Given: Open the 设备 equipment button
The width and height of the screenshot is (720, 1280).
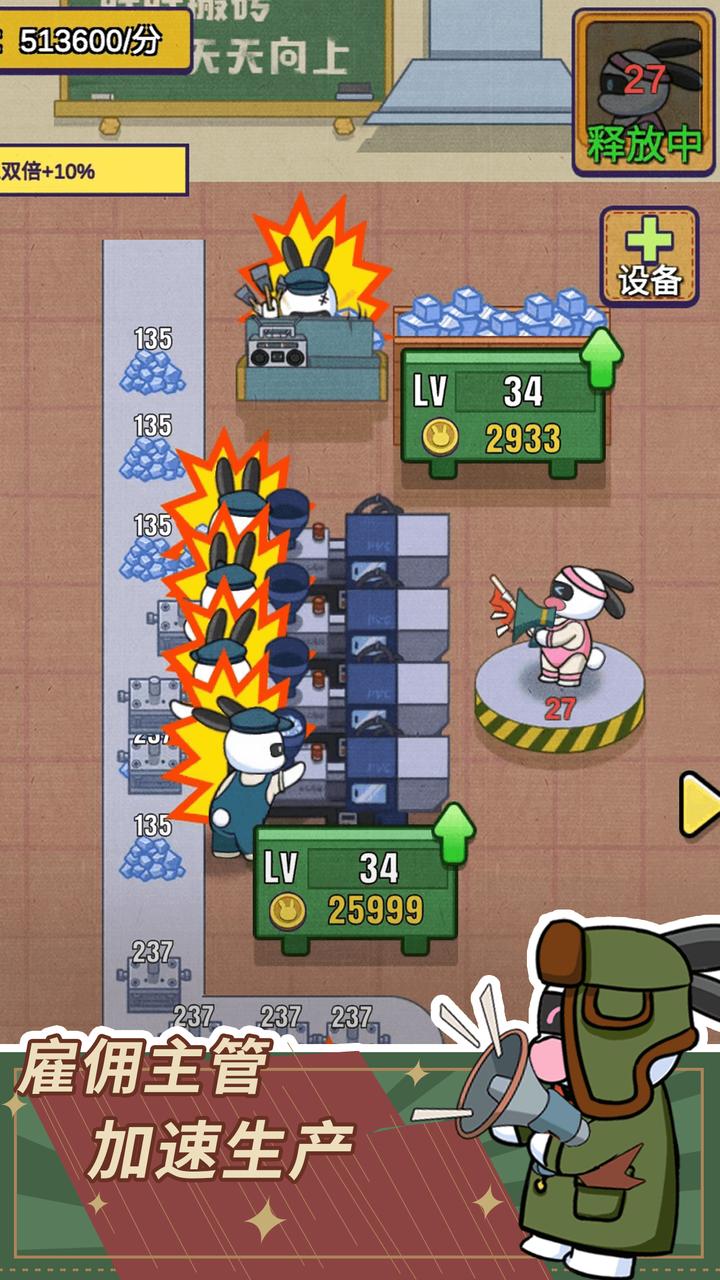Looking at the screenshot, I should pyautogui.click(x=649, y=256).
